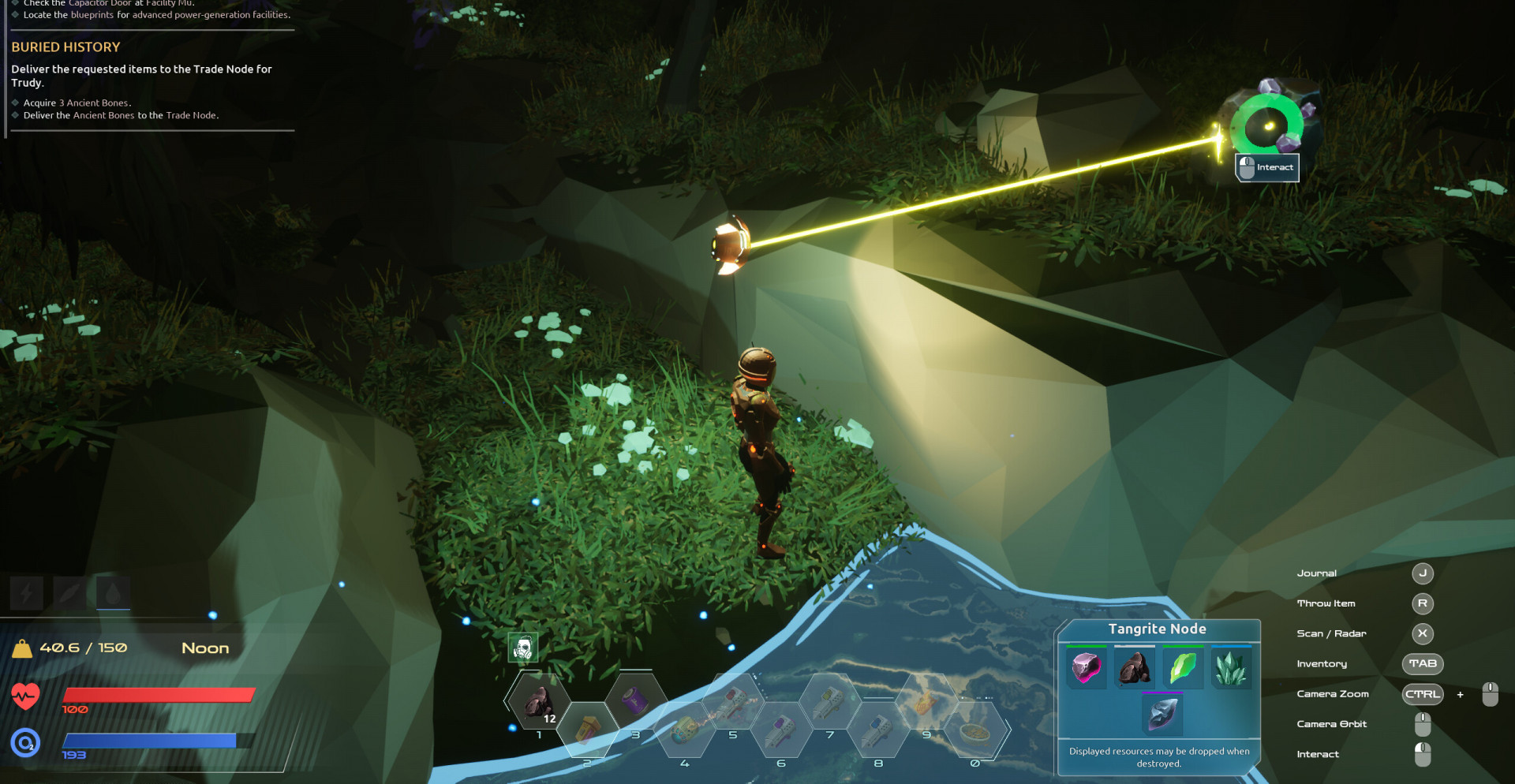Equip the purple-topped tool in hotbar slot 6
Image resolution: width=1515 pixels, height=784 pixels.
(x=781, y=730)
